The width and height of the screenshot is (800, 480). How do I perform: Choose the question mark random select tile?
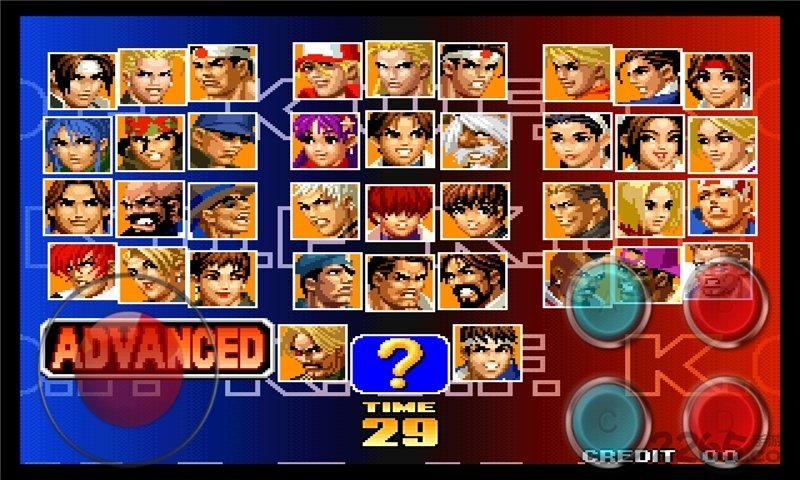(399, 363)
